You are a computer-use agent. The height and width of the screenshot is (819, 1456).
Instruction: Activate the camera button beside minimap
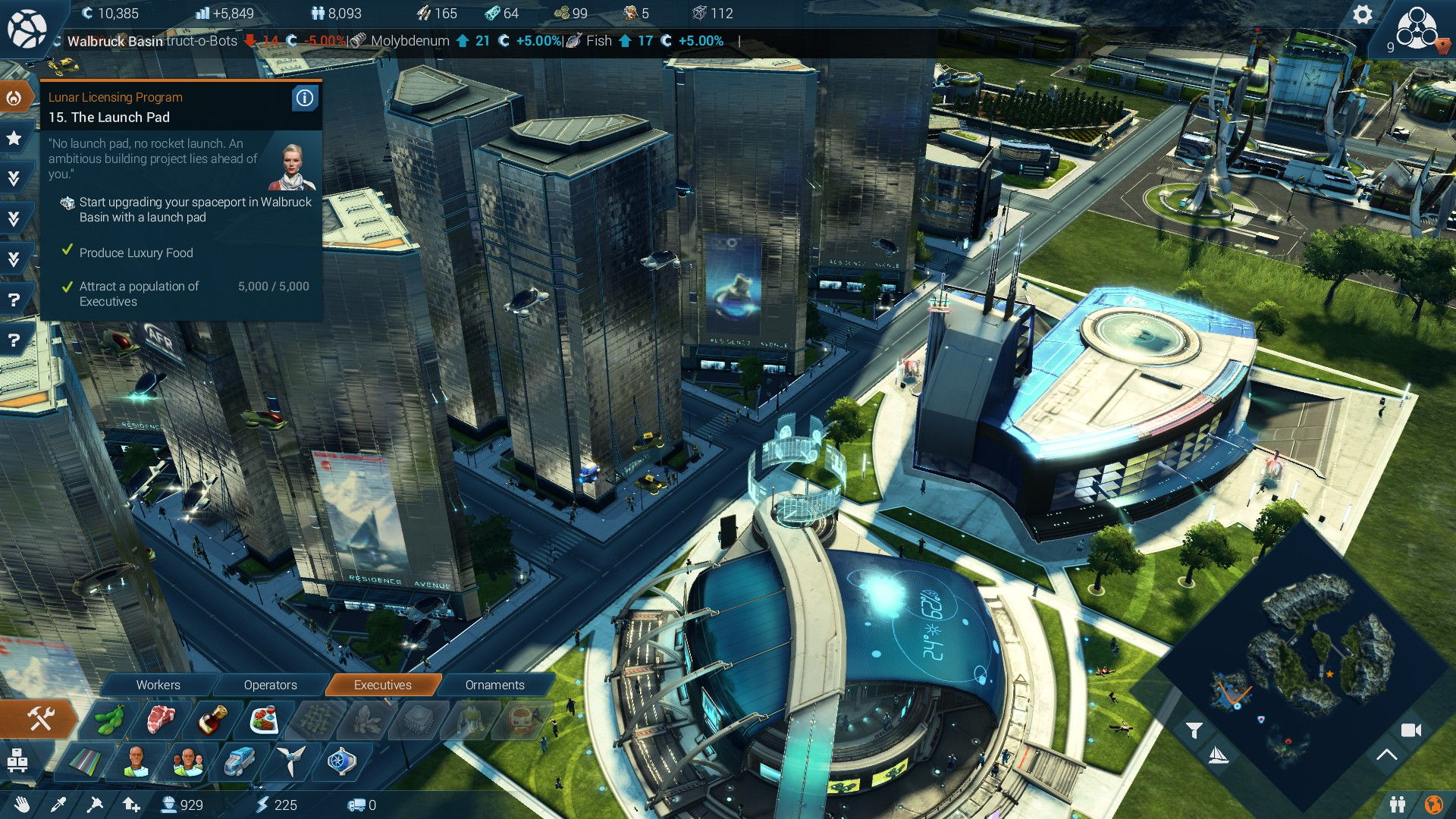1410,730
